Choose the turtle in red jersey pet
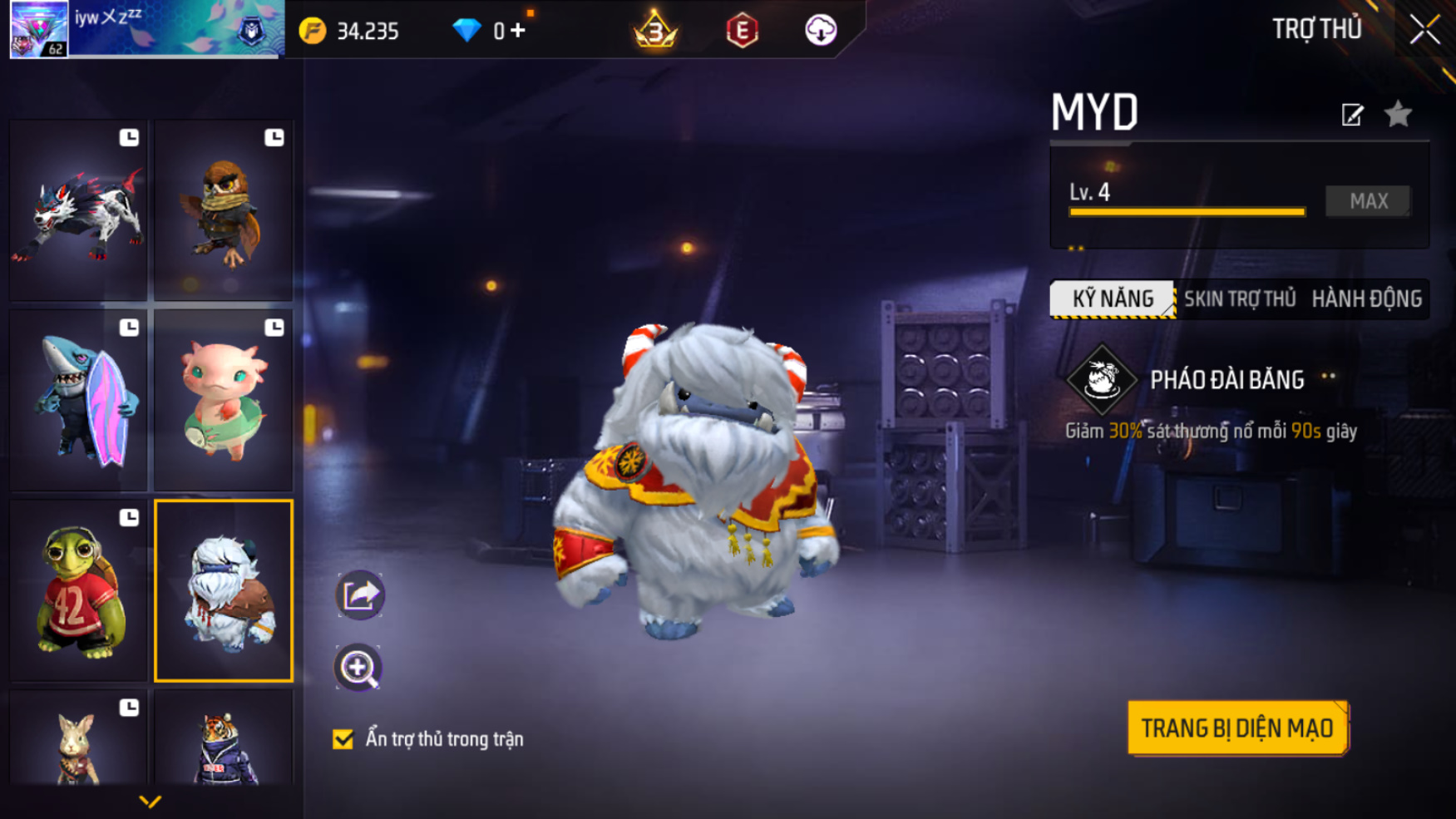The image size is (1456, 819). pos(78,591)
